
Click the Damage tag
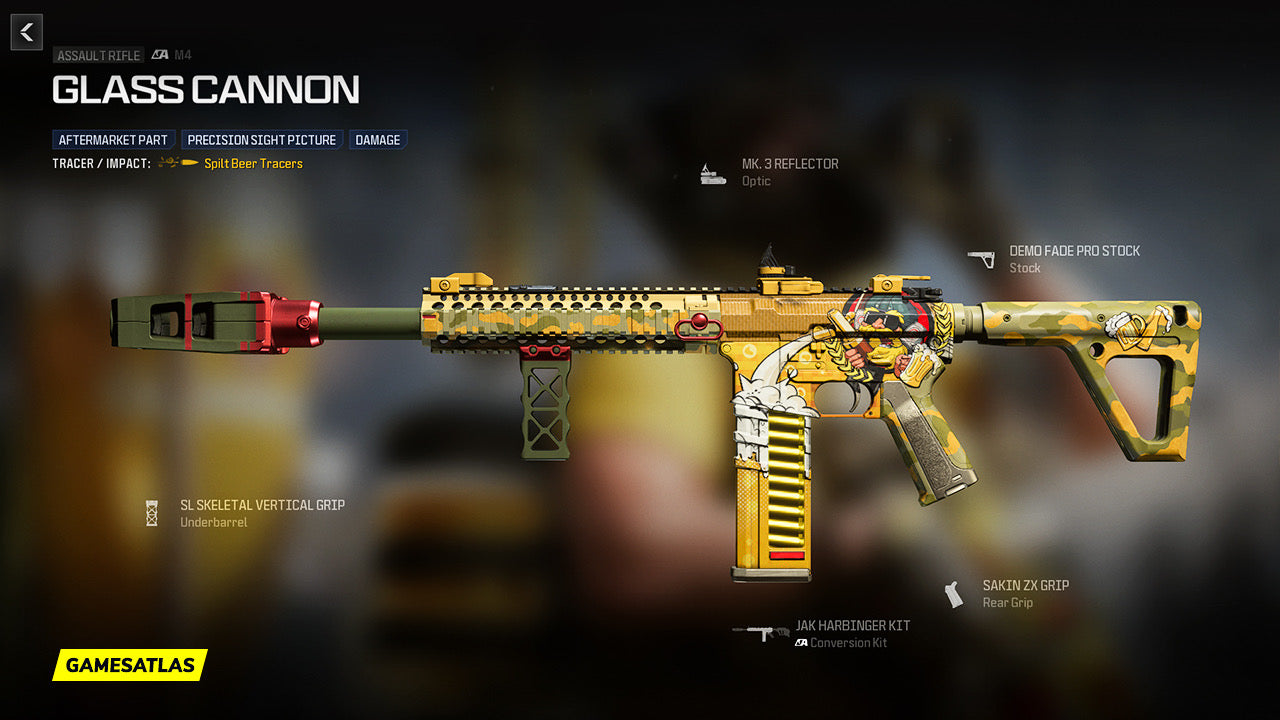pyautogui.click(x=378, y=140)
